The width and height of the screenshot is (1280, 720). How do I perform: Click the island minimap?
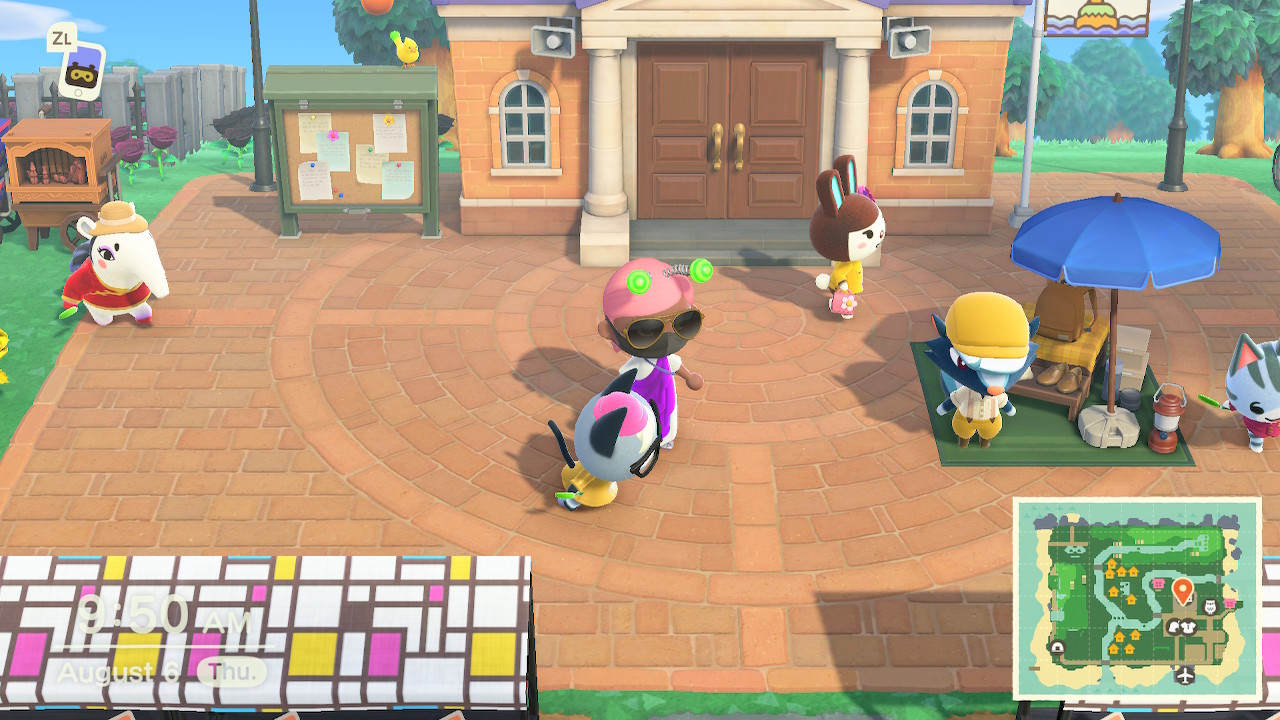1137,598
